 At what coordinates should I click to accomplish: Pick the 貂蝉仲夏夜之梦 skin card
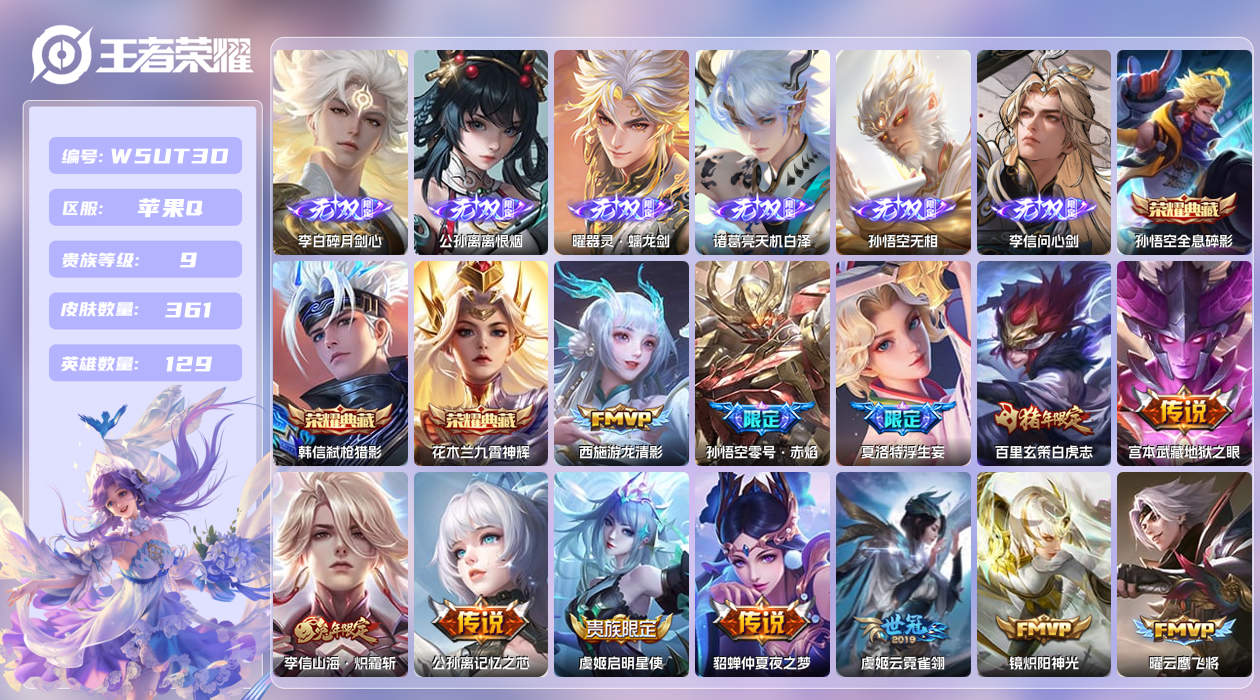point(762,574)
